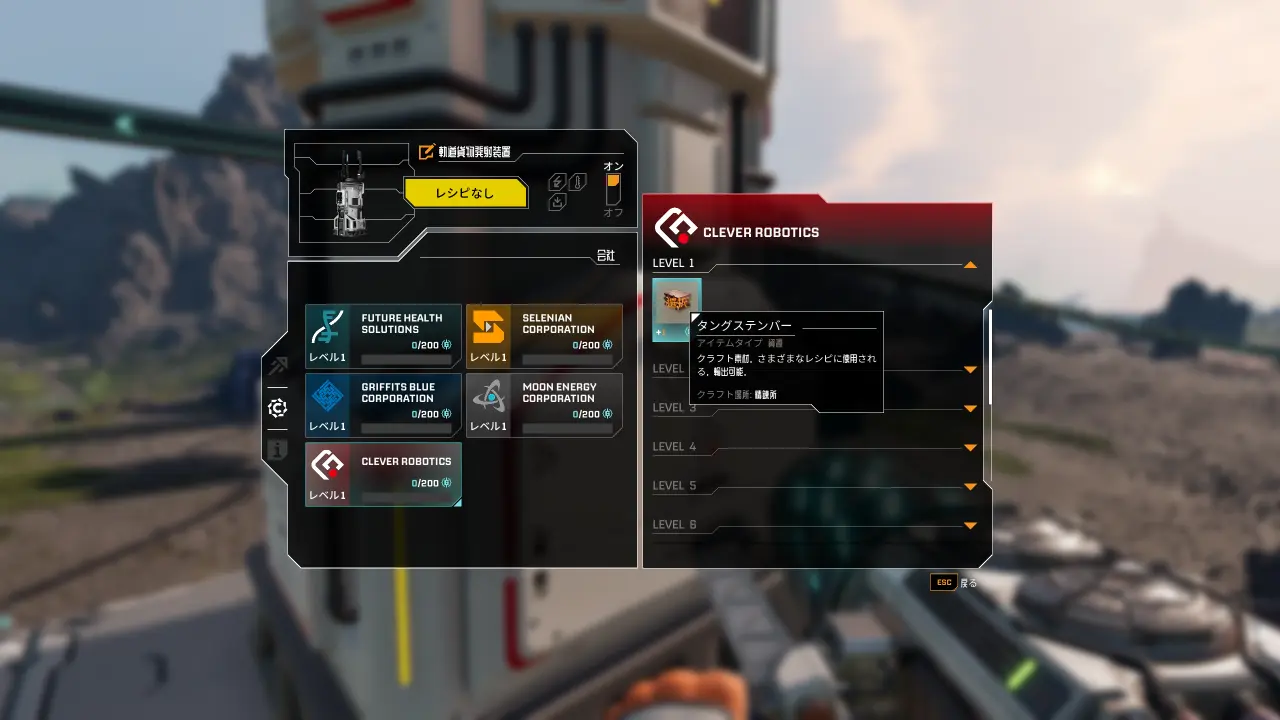Expand the LEVEL 3 section

(x=969, y=409)
